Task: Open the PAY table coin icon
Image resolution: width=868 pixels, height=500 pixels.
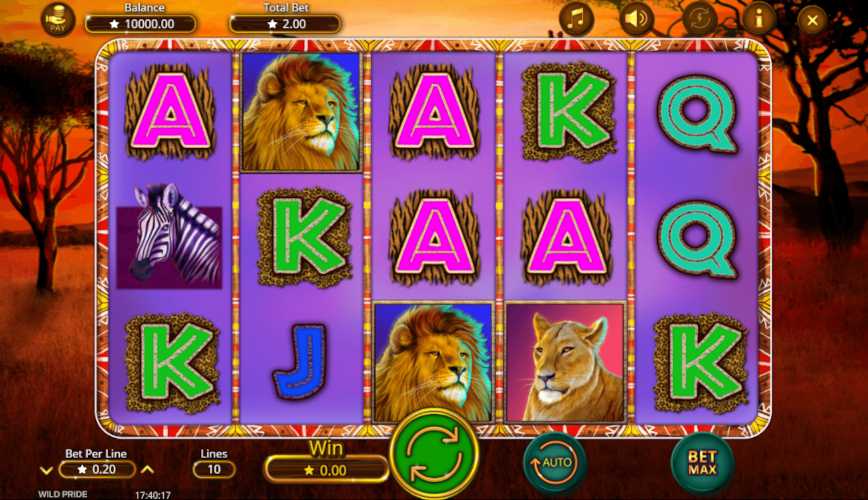Action: (x=58, y=18)
